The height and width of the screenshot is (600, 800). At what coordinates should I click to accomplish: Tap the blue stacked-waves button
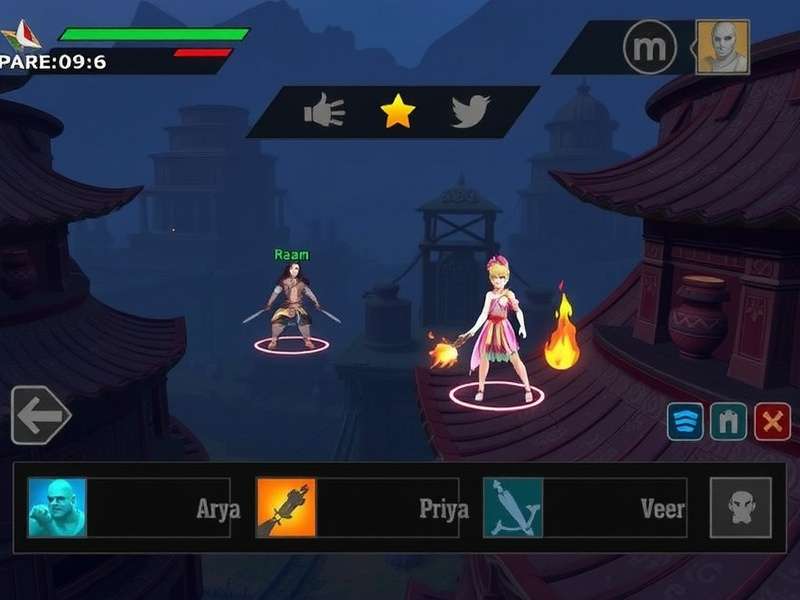685,422
